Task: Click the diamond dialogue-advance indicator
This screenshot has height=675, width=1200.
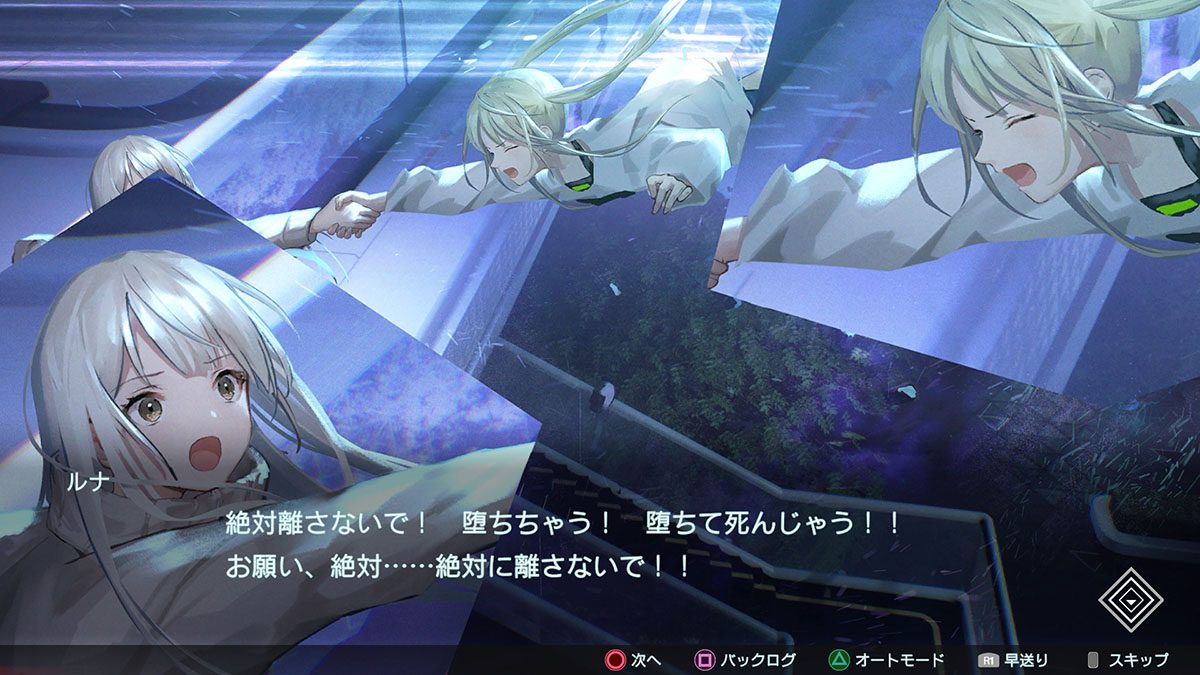Action: [1131, 599]
